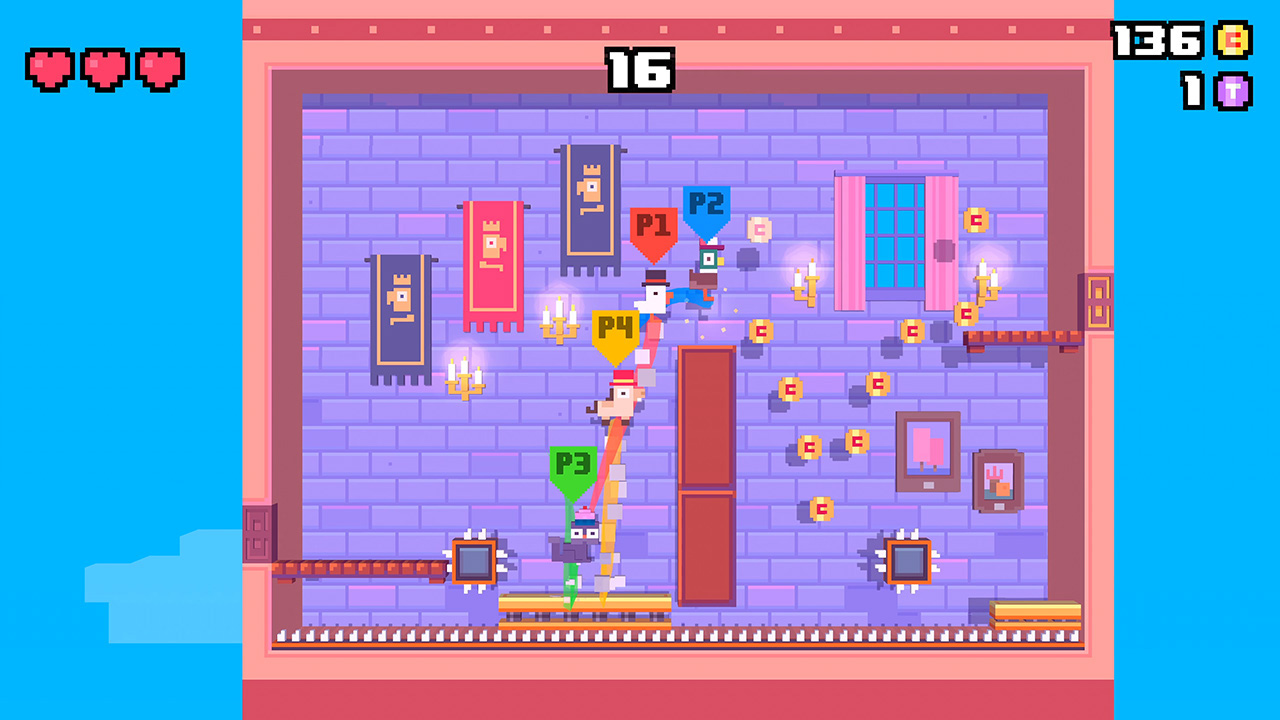Select the P2 blue player marker
The image size is (1280, 720).
(706, 203)
